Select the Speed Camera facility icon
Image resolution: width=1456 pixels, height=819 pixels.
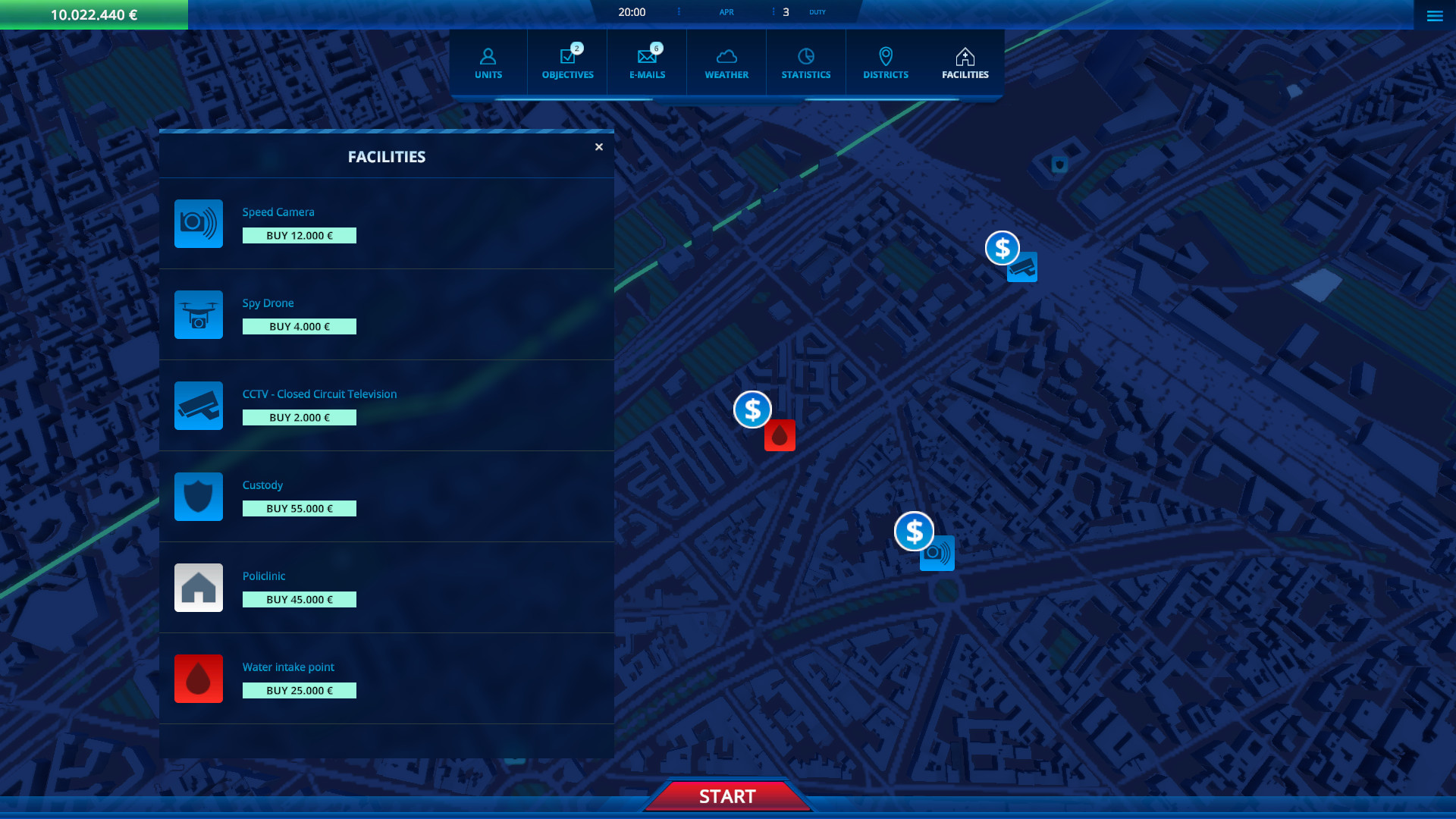tap(198, 224)
